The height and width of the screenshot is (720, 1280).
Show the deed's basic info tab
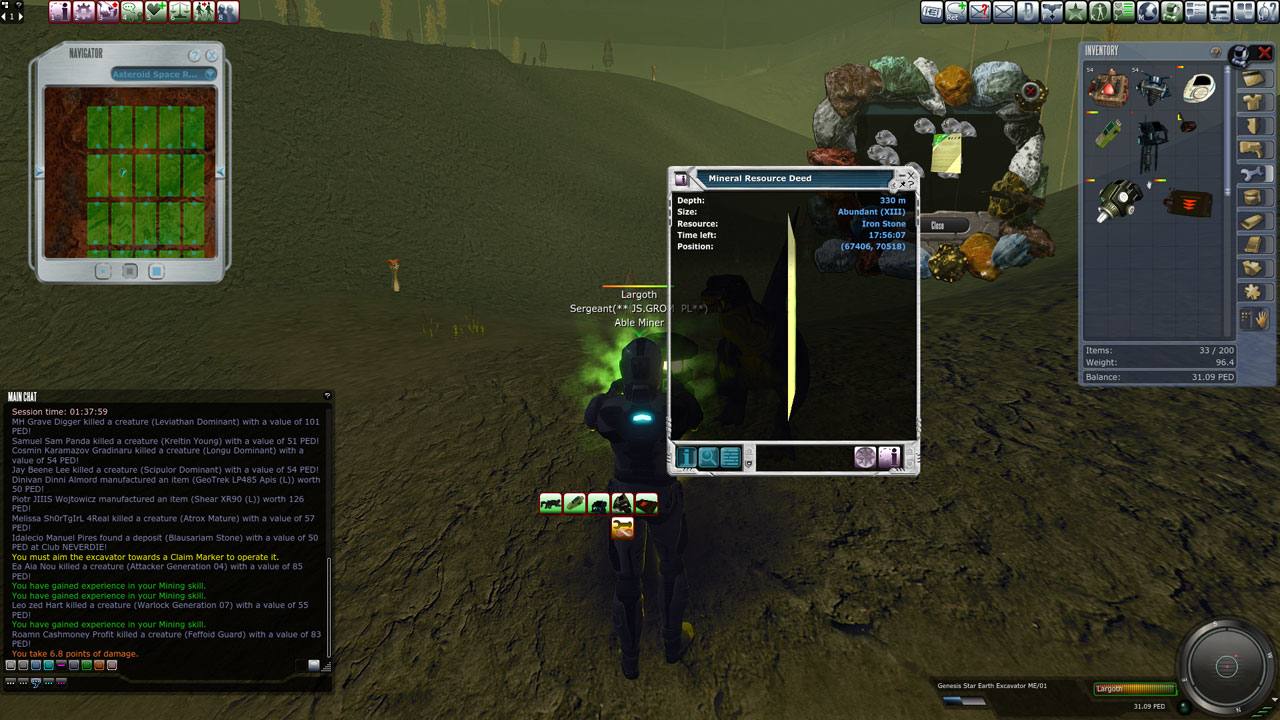pos(687,457)
